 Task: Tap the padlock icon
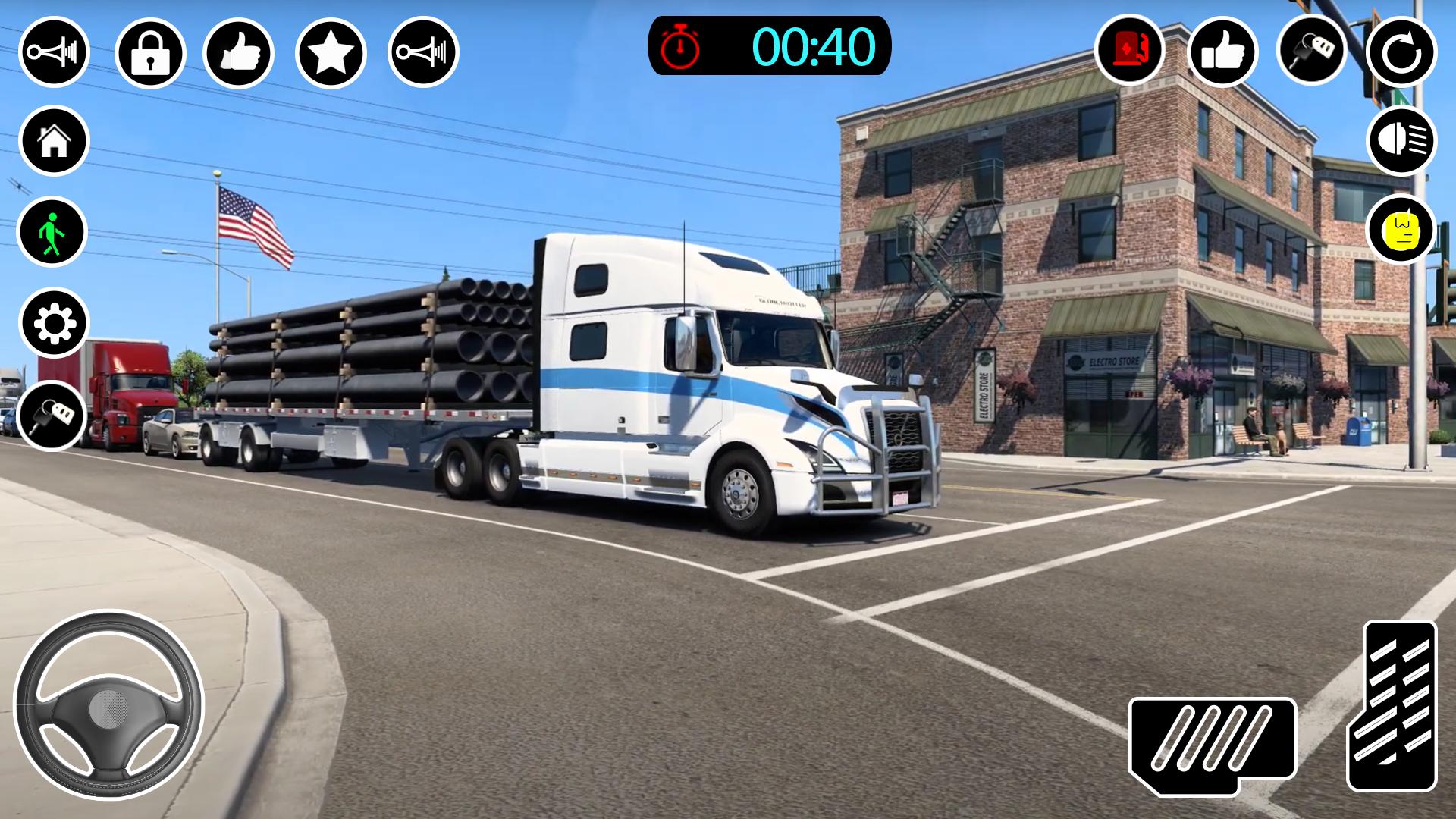150,52
